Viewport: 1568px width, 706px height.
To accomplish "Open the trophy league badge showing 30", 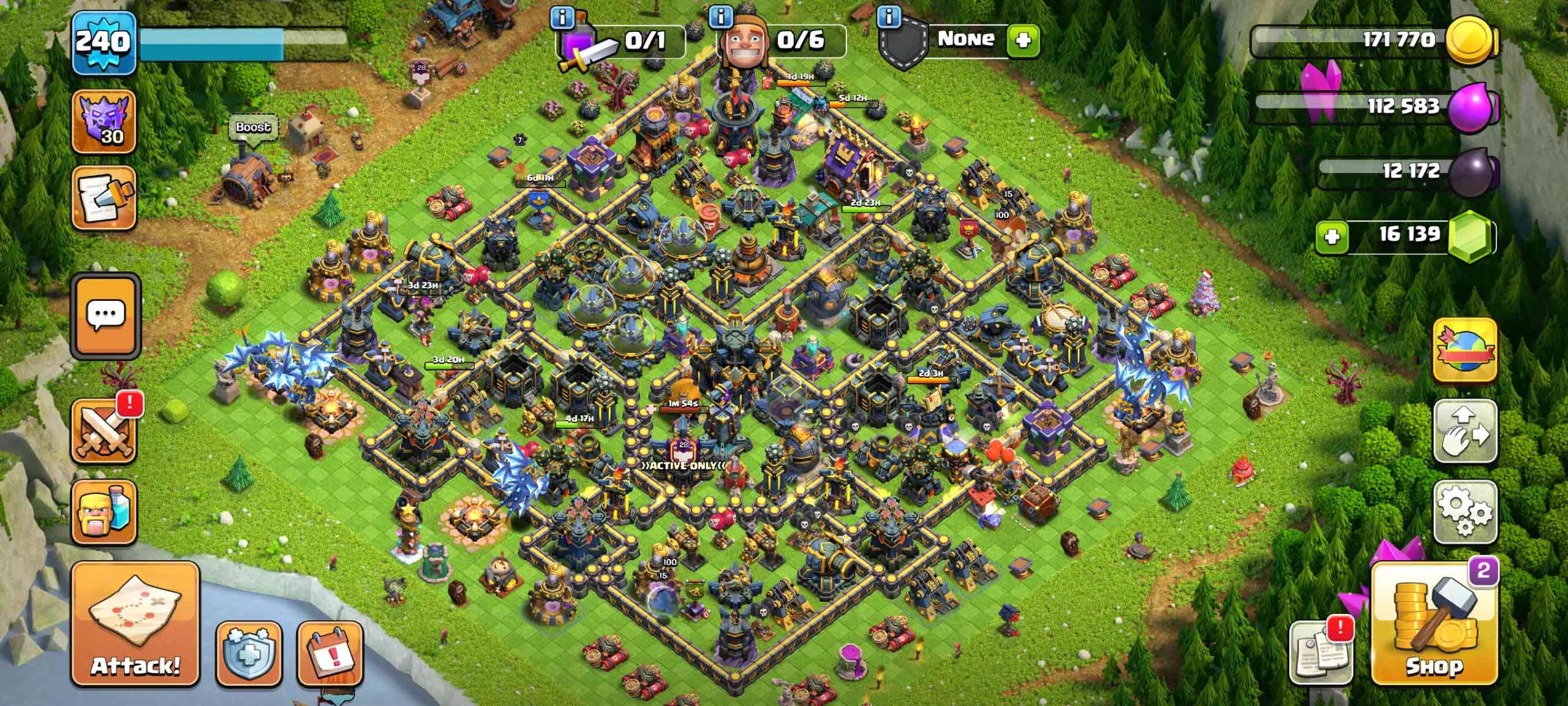I will [104, 121].
